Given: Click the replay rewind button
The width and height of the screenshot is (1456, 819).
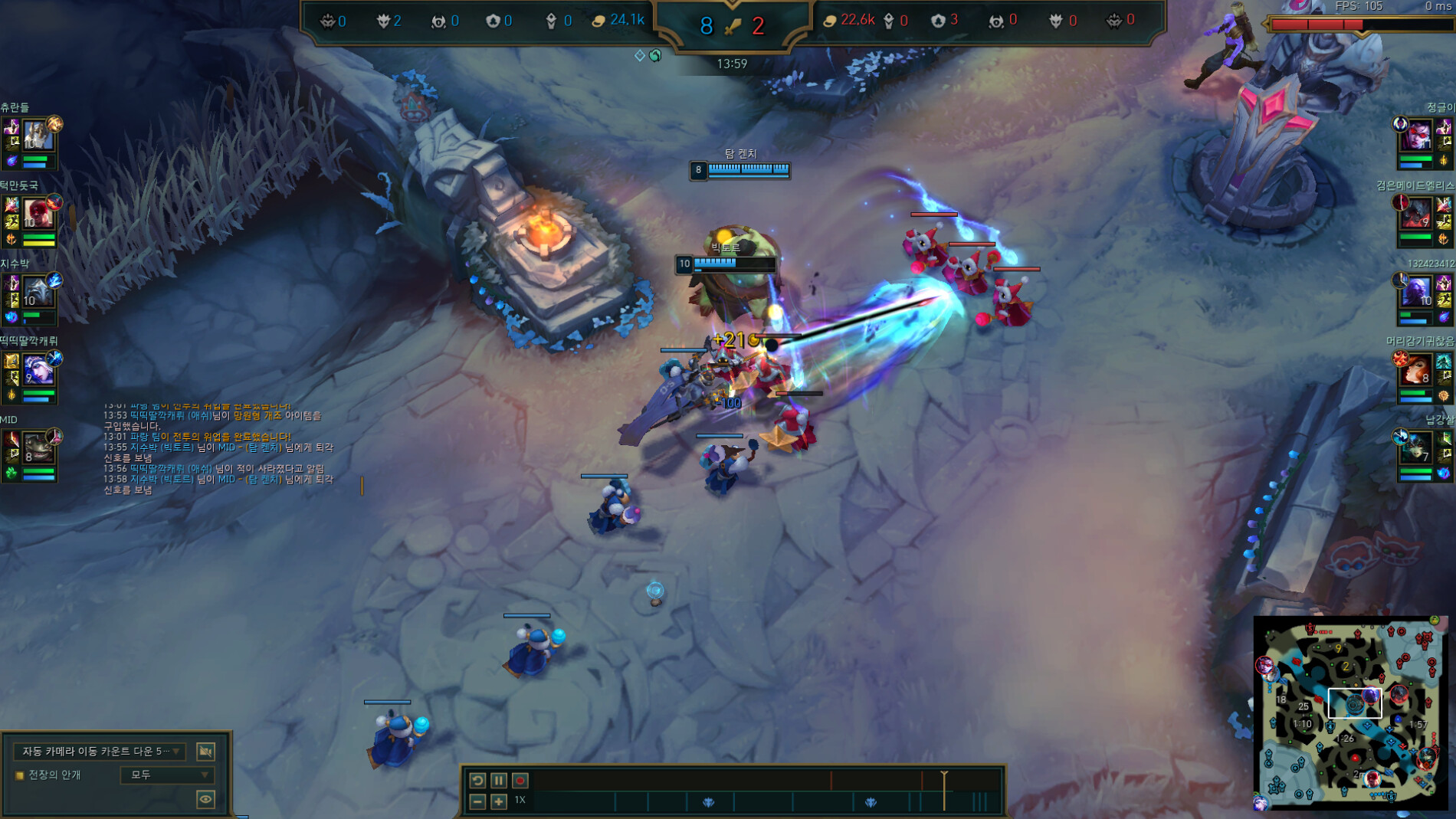Looking at the screenshot, I should [477, 780].
